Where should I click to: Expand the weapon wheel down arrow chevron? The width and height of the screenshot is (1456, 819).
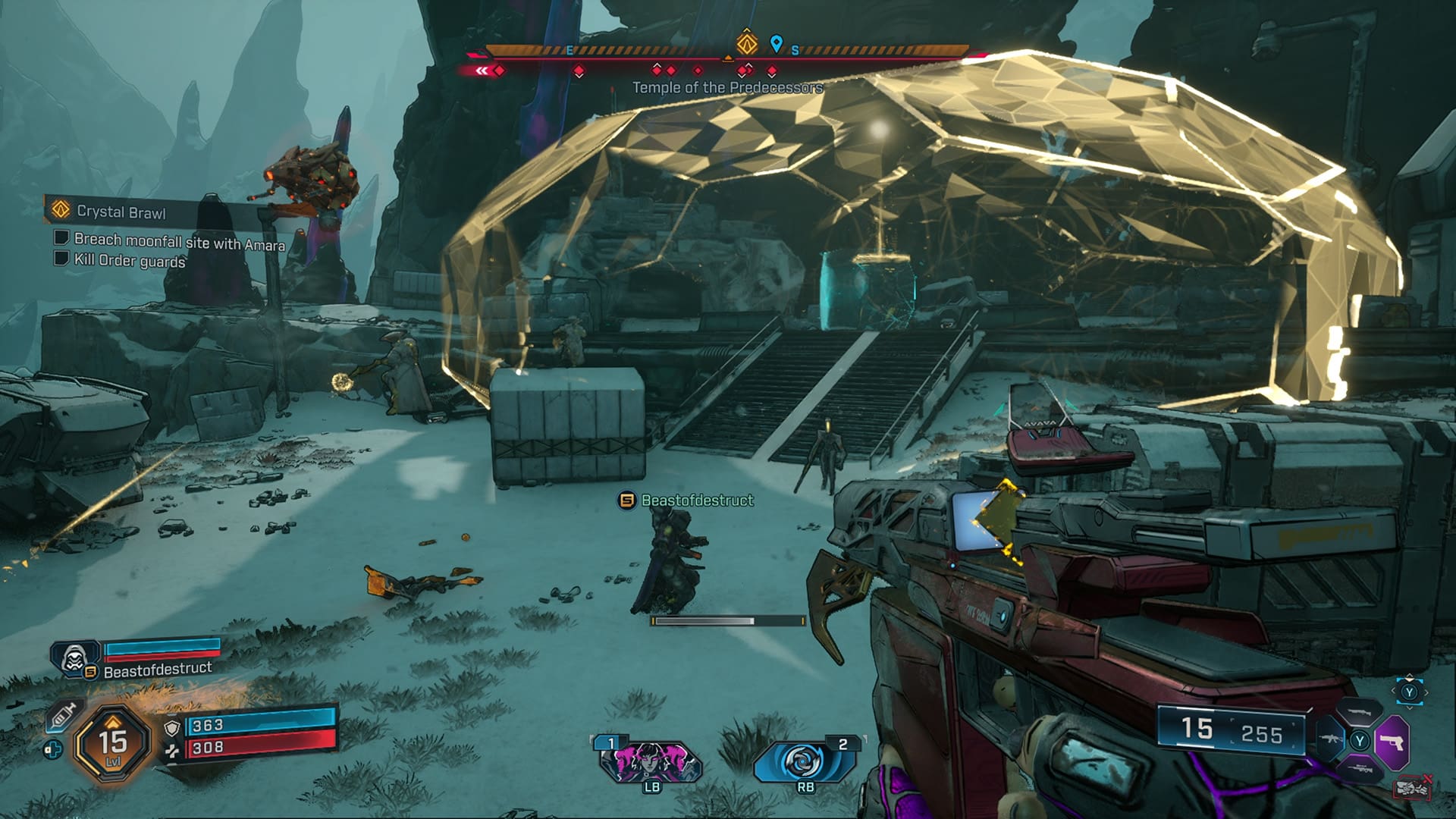pos(1409,708)
